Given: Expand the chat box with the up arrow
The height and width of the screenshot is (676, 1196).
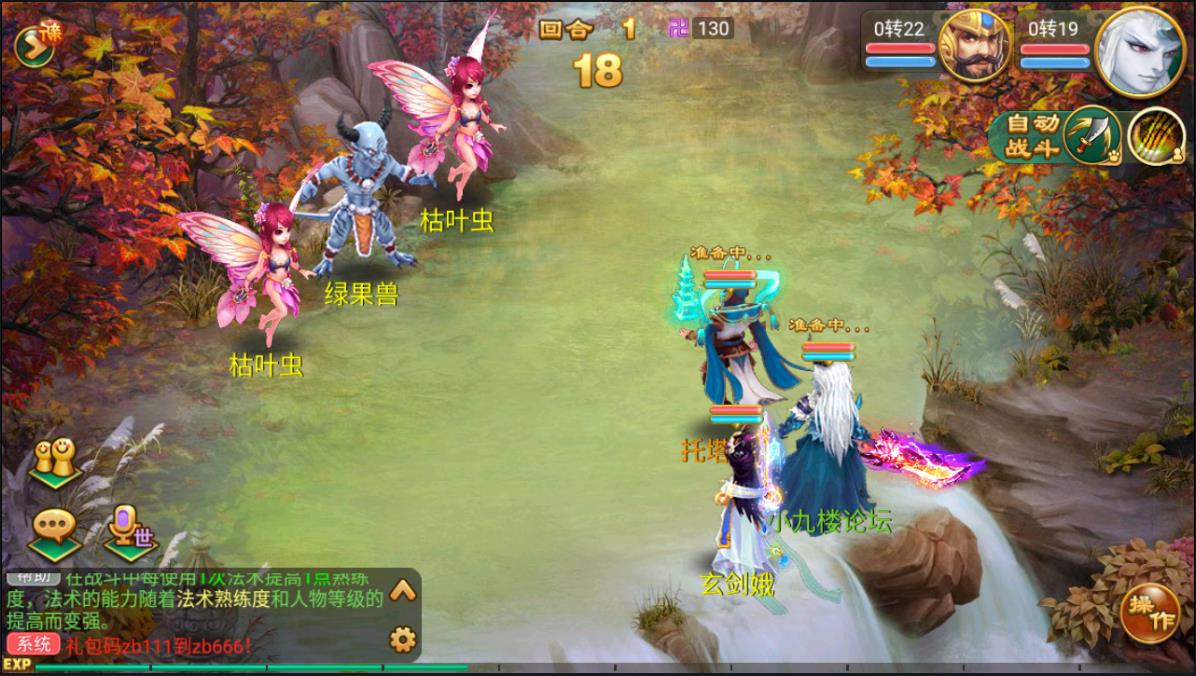Looking at the screenshot, I should pyautogui.click(x=402, y=590).
